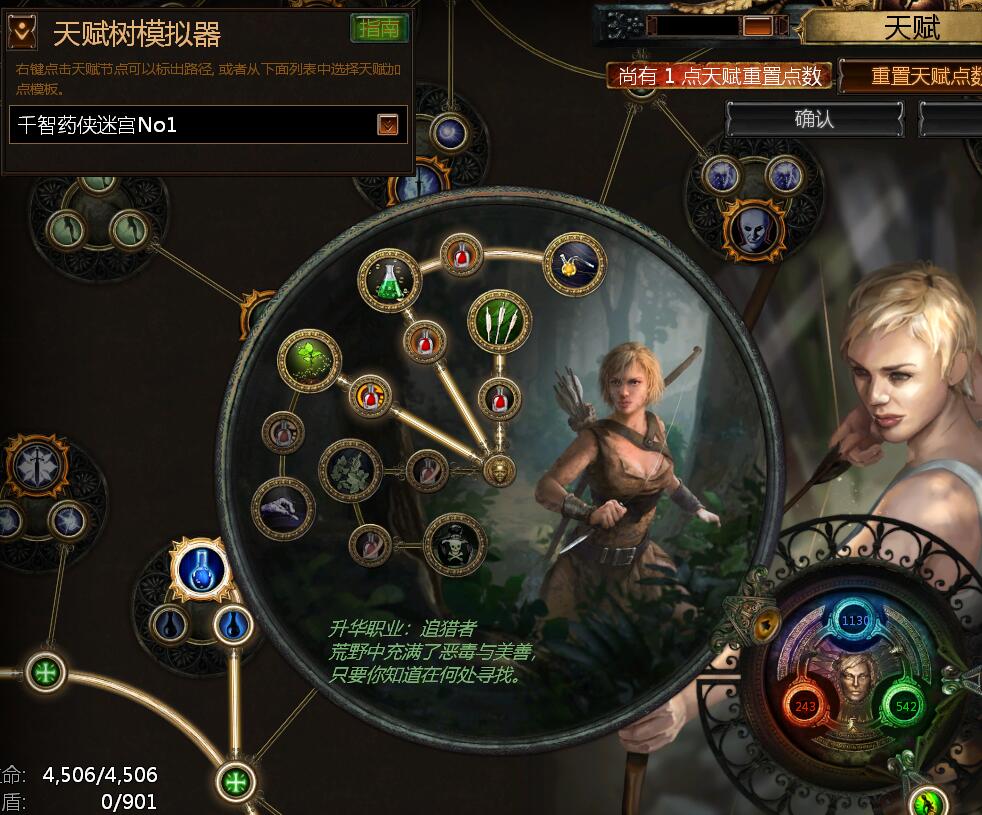Image resolution: width=982 pixels, height=815 pixels.
Task: Click the 天赋树模拟器 panel icon
Action: (22, 33)
